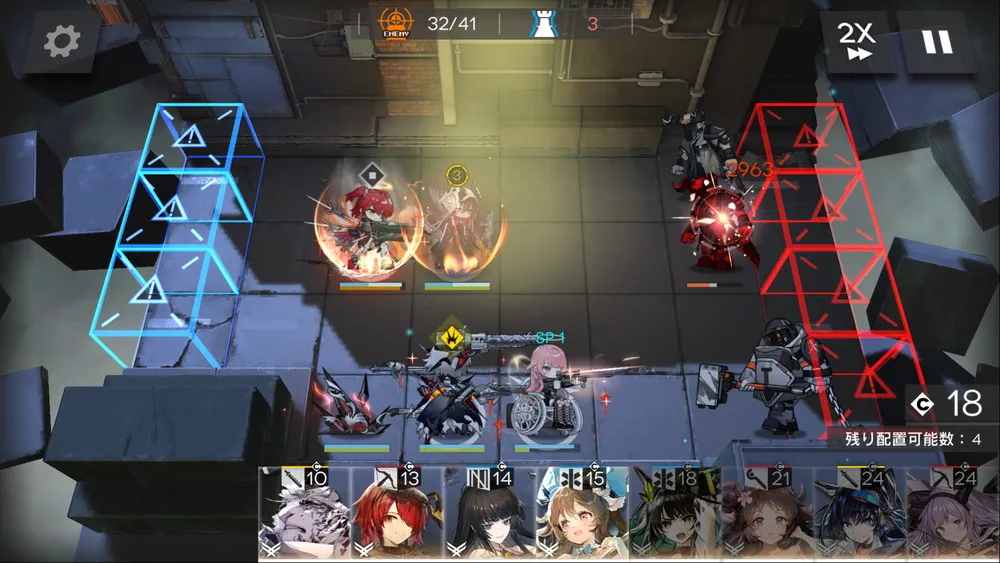Pause the battle
The image size is (1000, 563).
click(x=937, y=41)
